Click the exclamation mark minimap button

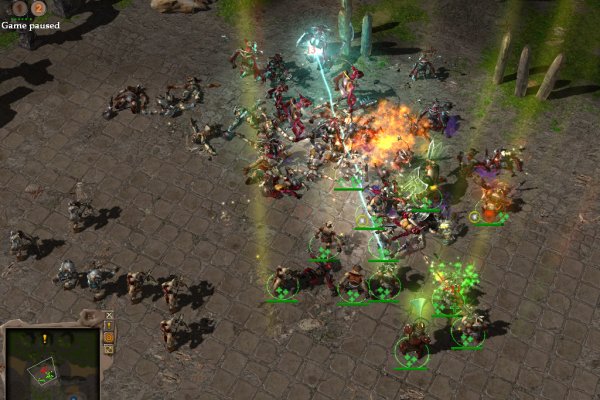point(109,325)
